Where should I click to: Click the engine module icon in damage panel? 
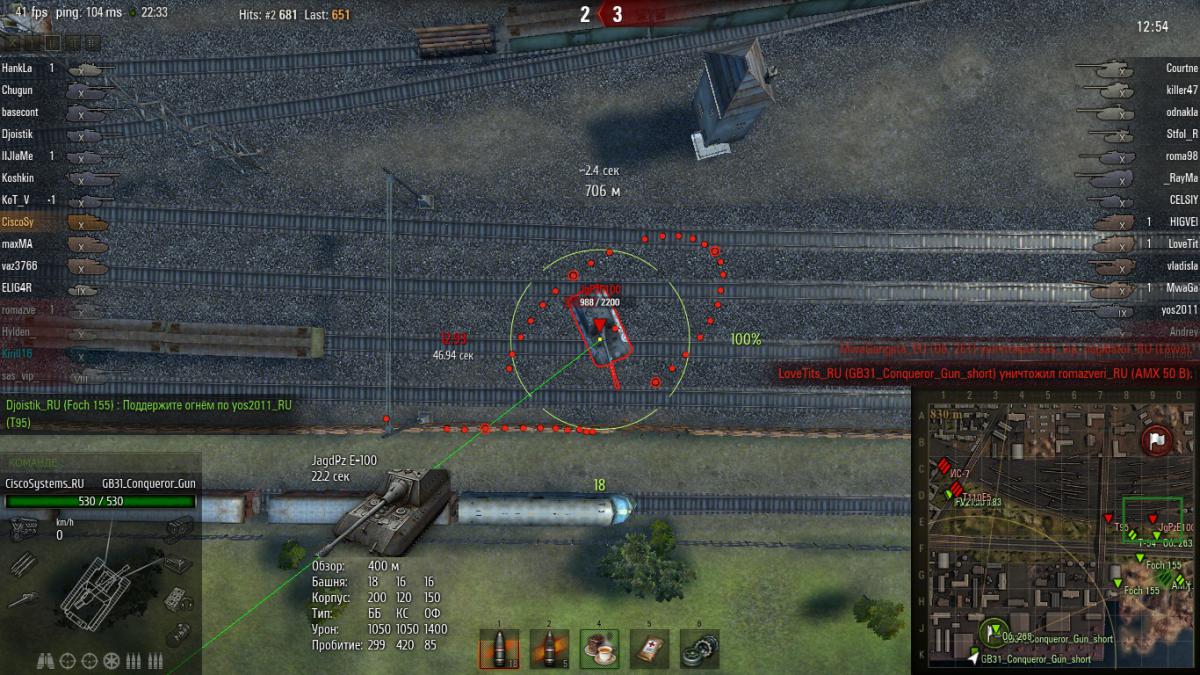[22, 529]
